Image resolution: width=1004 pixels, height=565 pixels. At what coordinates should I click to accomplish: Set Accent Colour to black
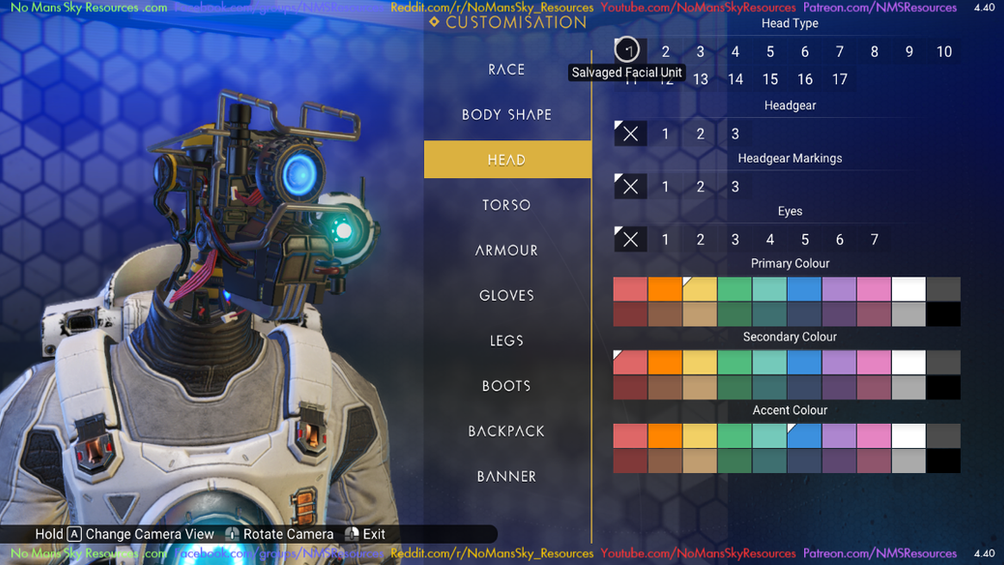click(x=943, y=461)
